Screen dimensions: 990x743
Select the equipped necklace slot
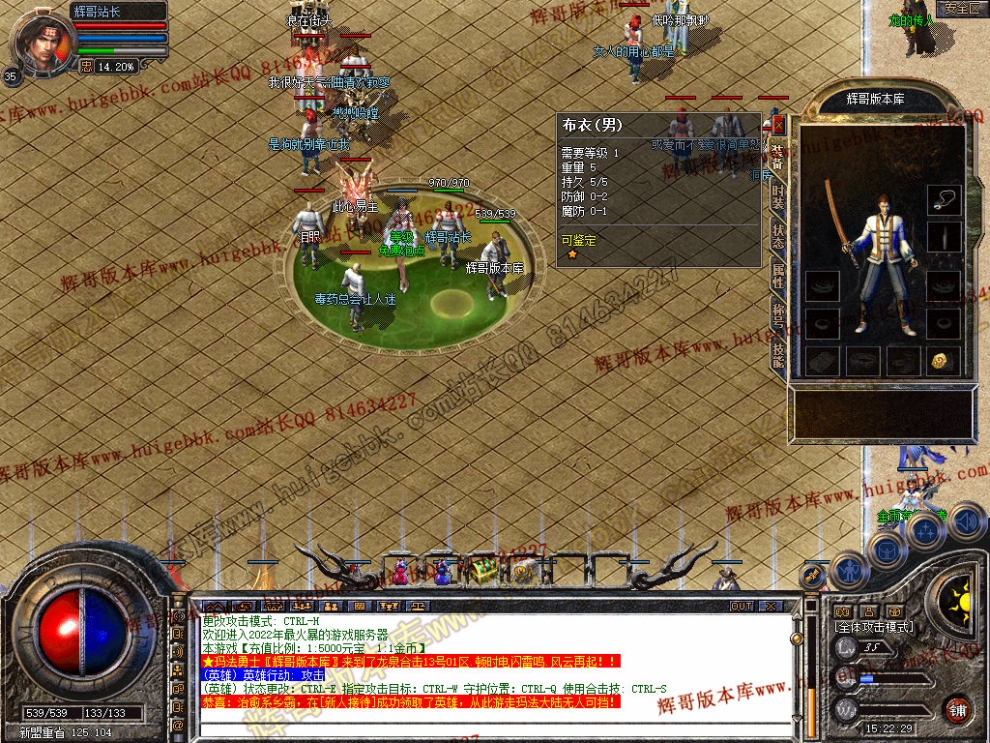(943, 200)
